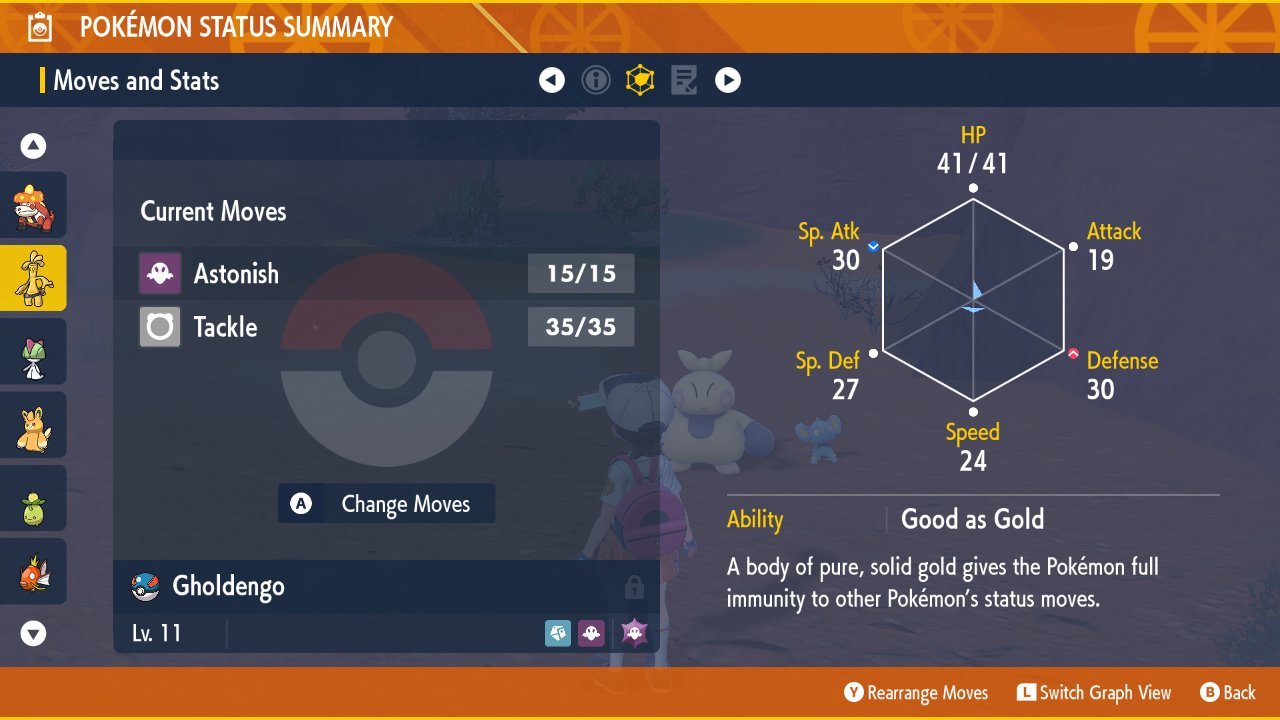Image resolution: width=1280 pixels, height=720 pixels.
Task: Click the up arrow above the party list
Action: 33,145
